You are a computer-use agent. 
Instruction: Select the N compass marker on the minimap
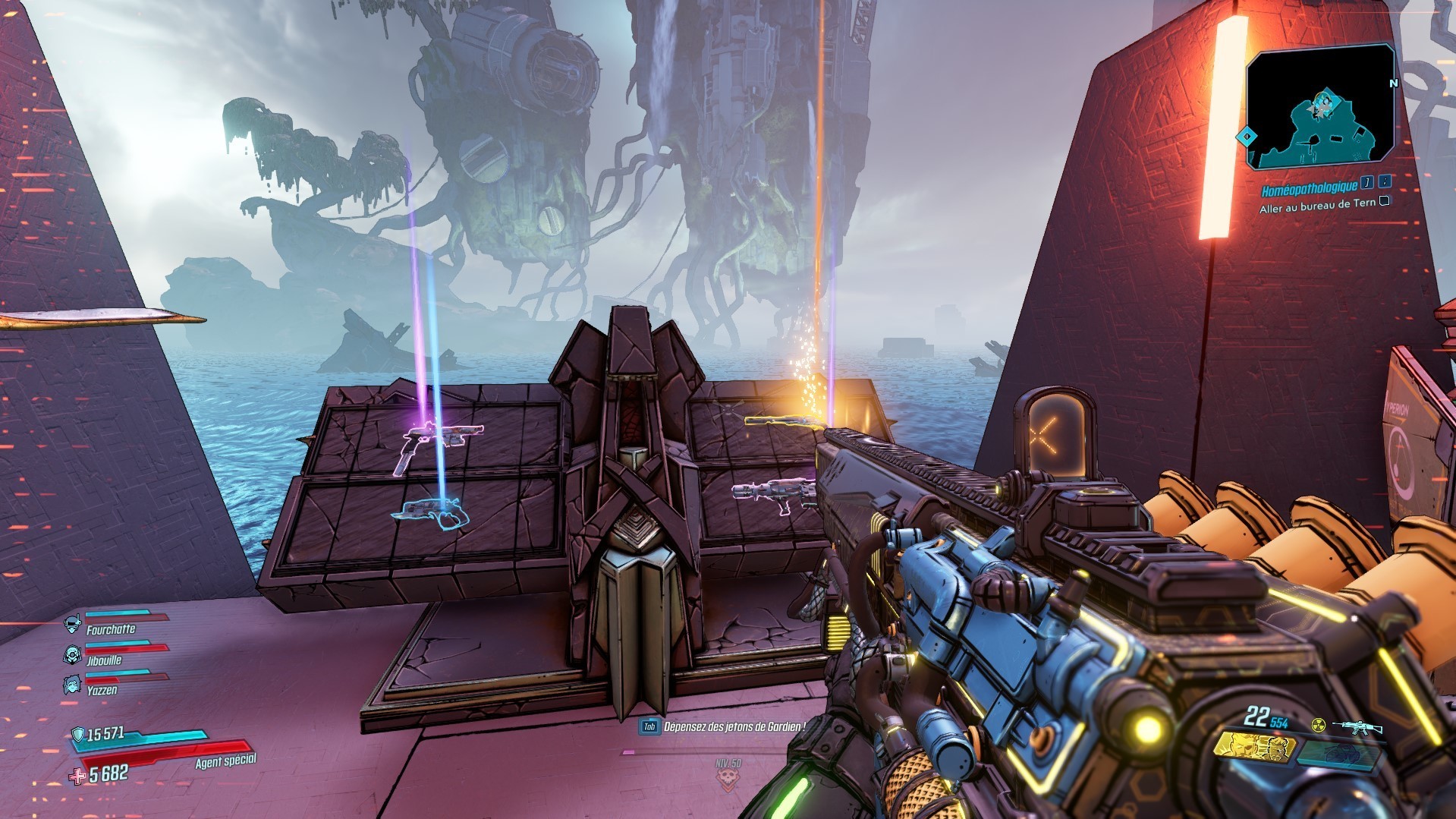pyautogui.click(x=1392, y=83)
